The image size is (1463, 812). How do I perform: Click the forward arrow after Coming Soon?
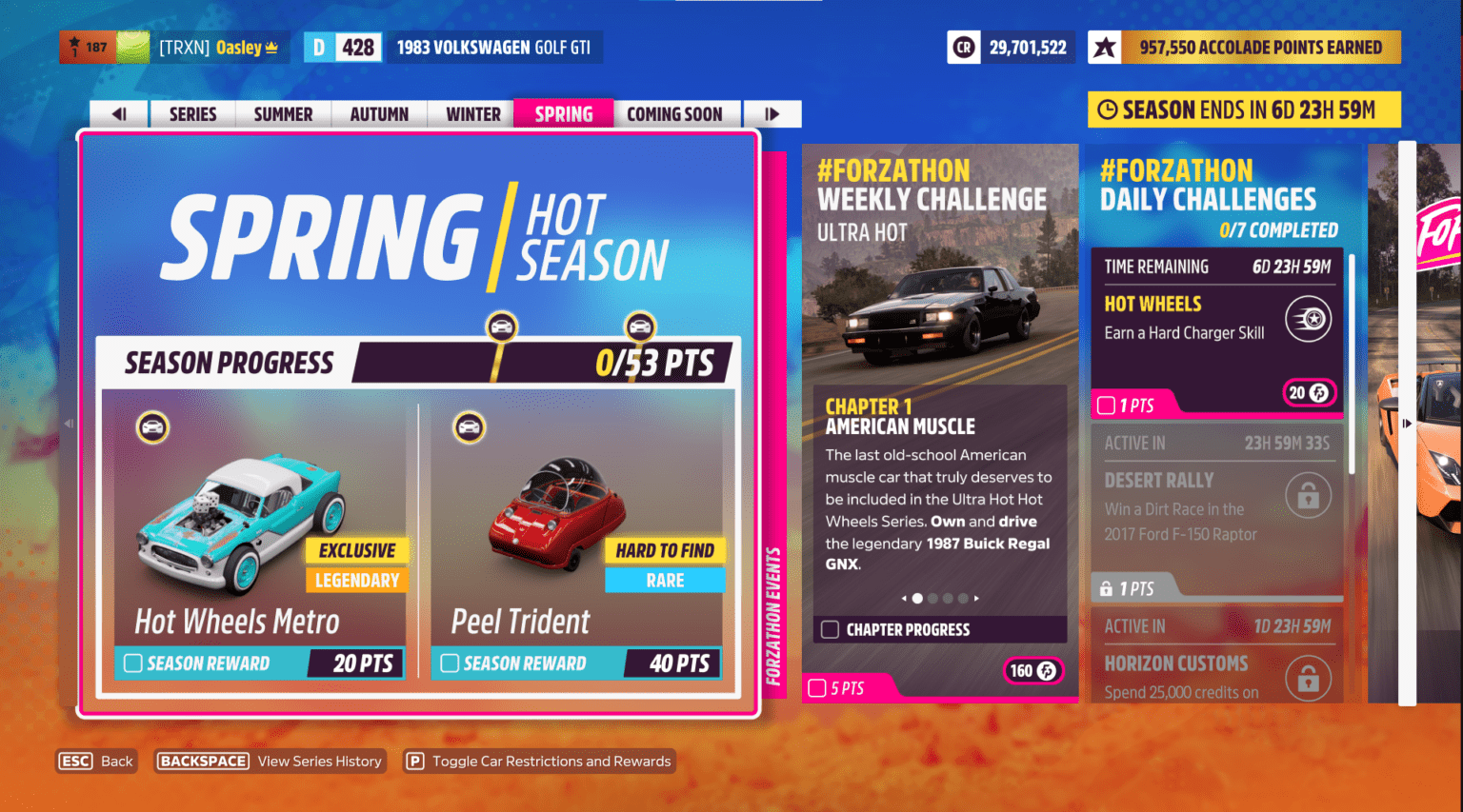(772, 113)
